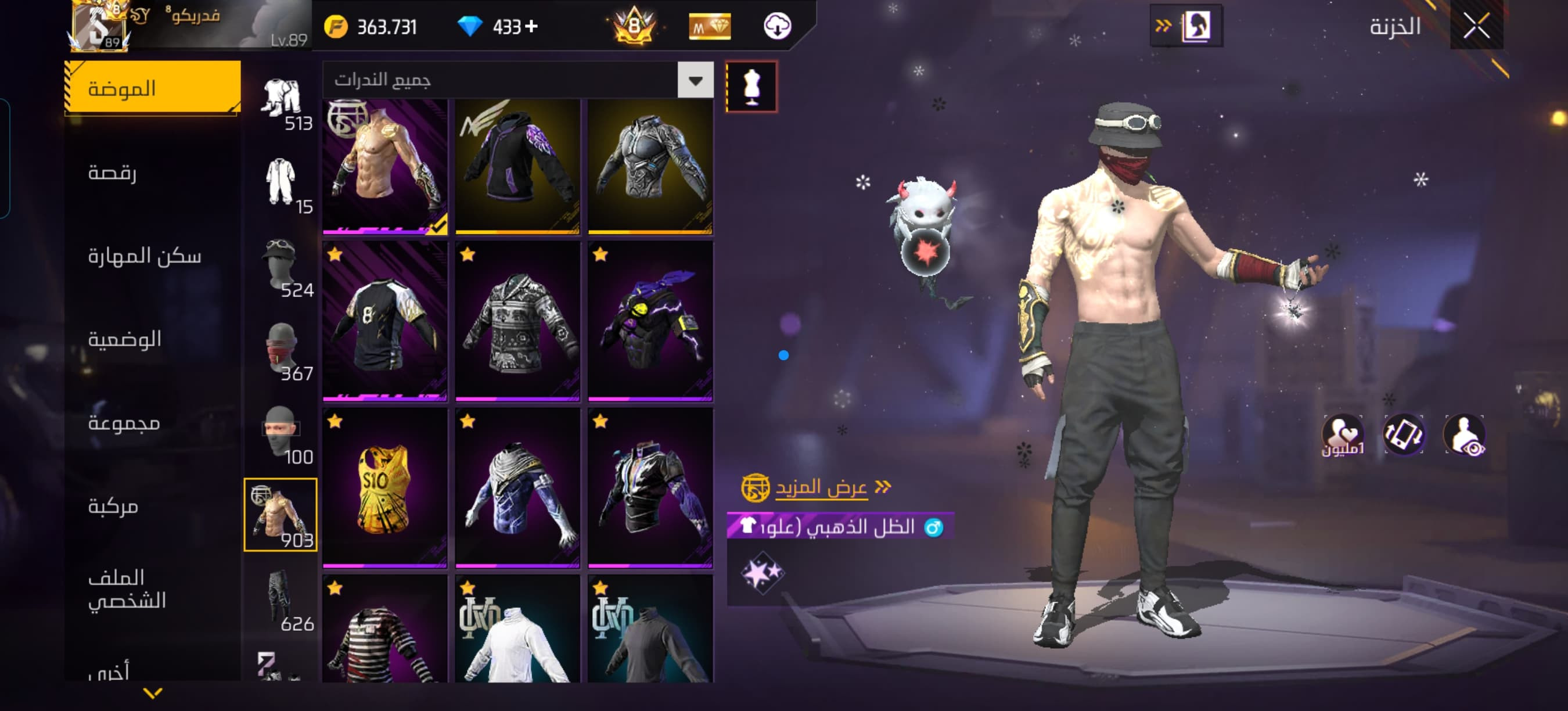This screenshot has width=1568, height=711.
Task: Click the Show More link (عرض المزيد)
Action: click(821, 487)
